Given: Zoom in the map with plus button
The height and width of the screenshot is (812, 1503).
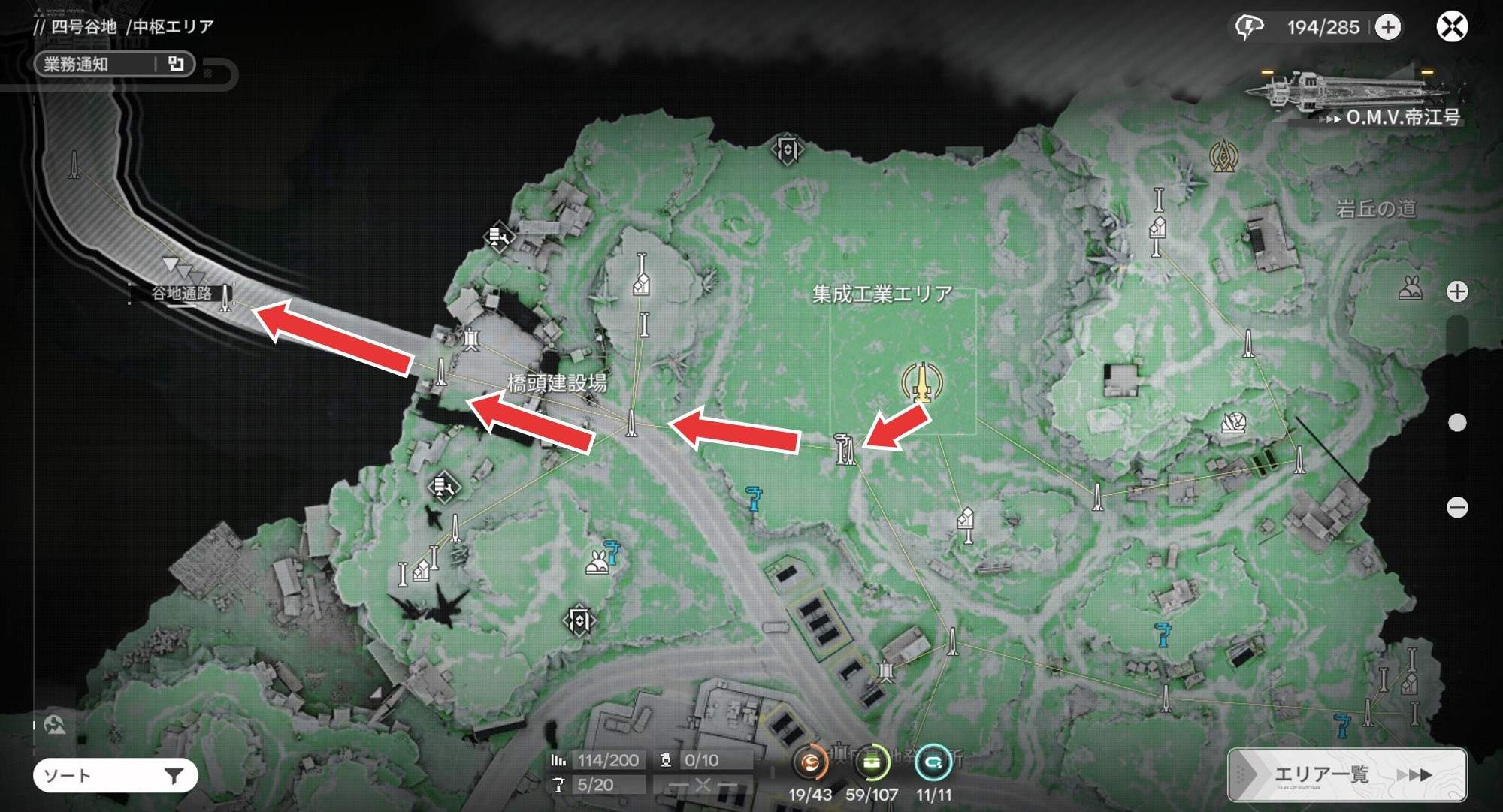Looking at the screenshot, I should [x=1457, y=291].
